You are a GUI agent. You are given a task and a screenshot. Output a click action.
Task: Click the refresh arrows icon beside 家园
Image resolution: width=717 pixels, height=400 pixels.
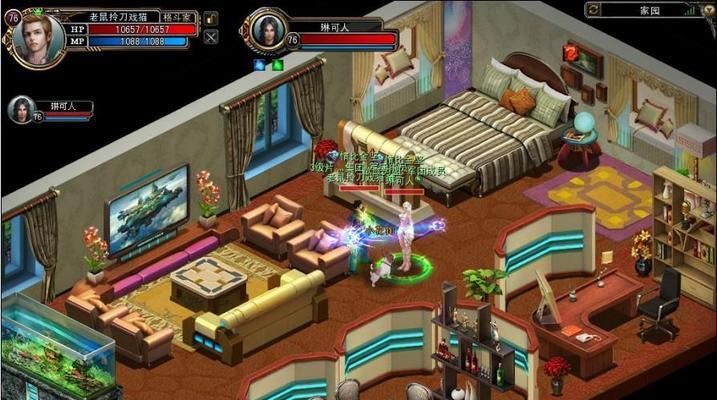[593, 8]
